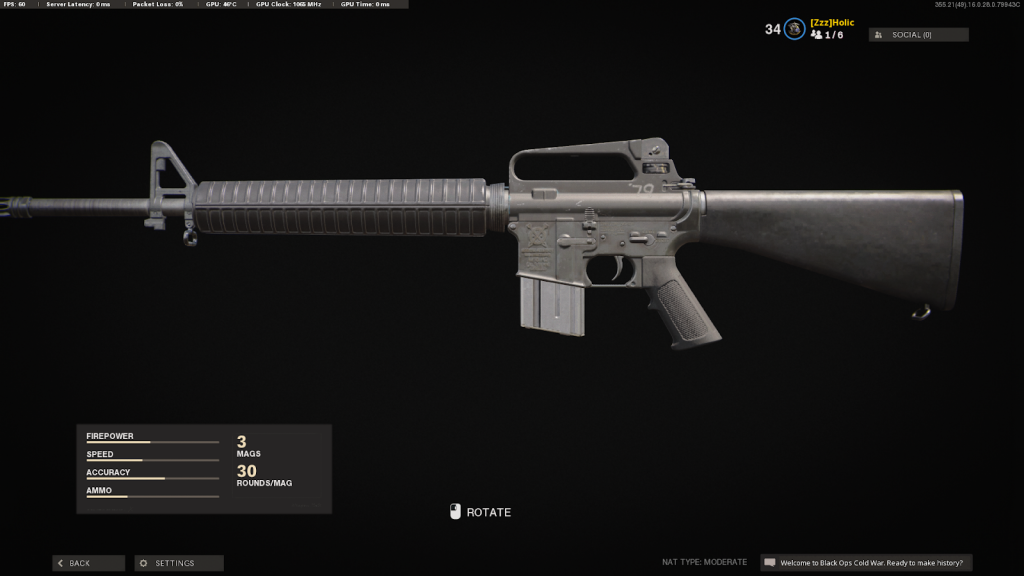Open the party members 1/6 list

click(x=827, y=35)
